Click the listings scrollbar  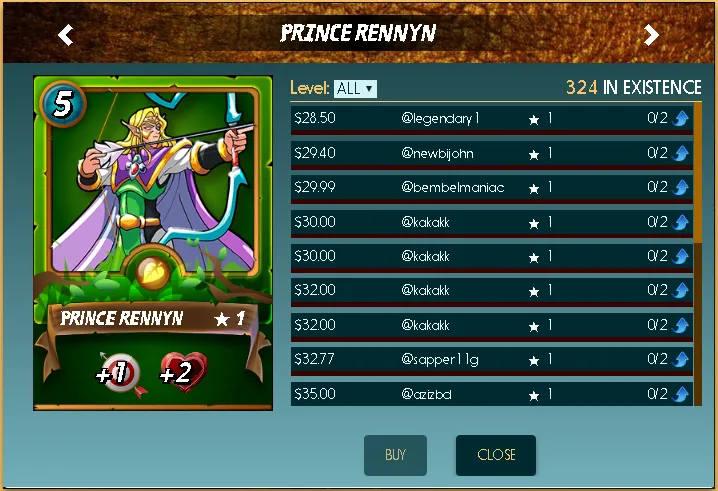[x=697, y=170]
